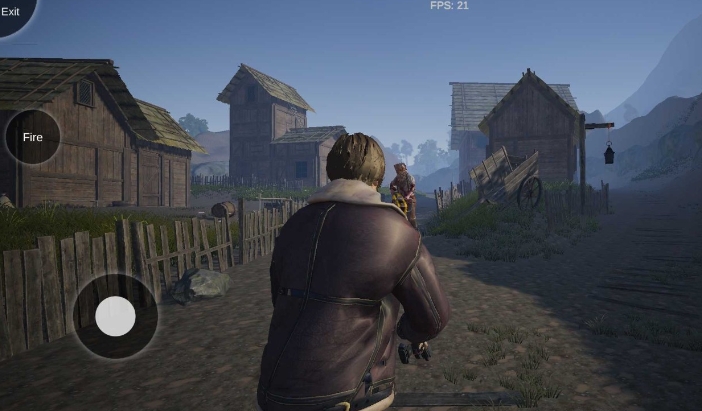Click the virtual joystick knob

[115, 316]
